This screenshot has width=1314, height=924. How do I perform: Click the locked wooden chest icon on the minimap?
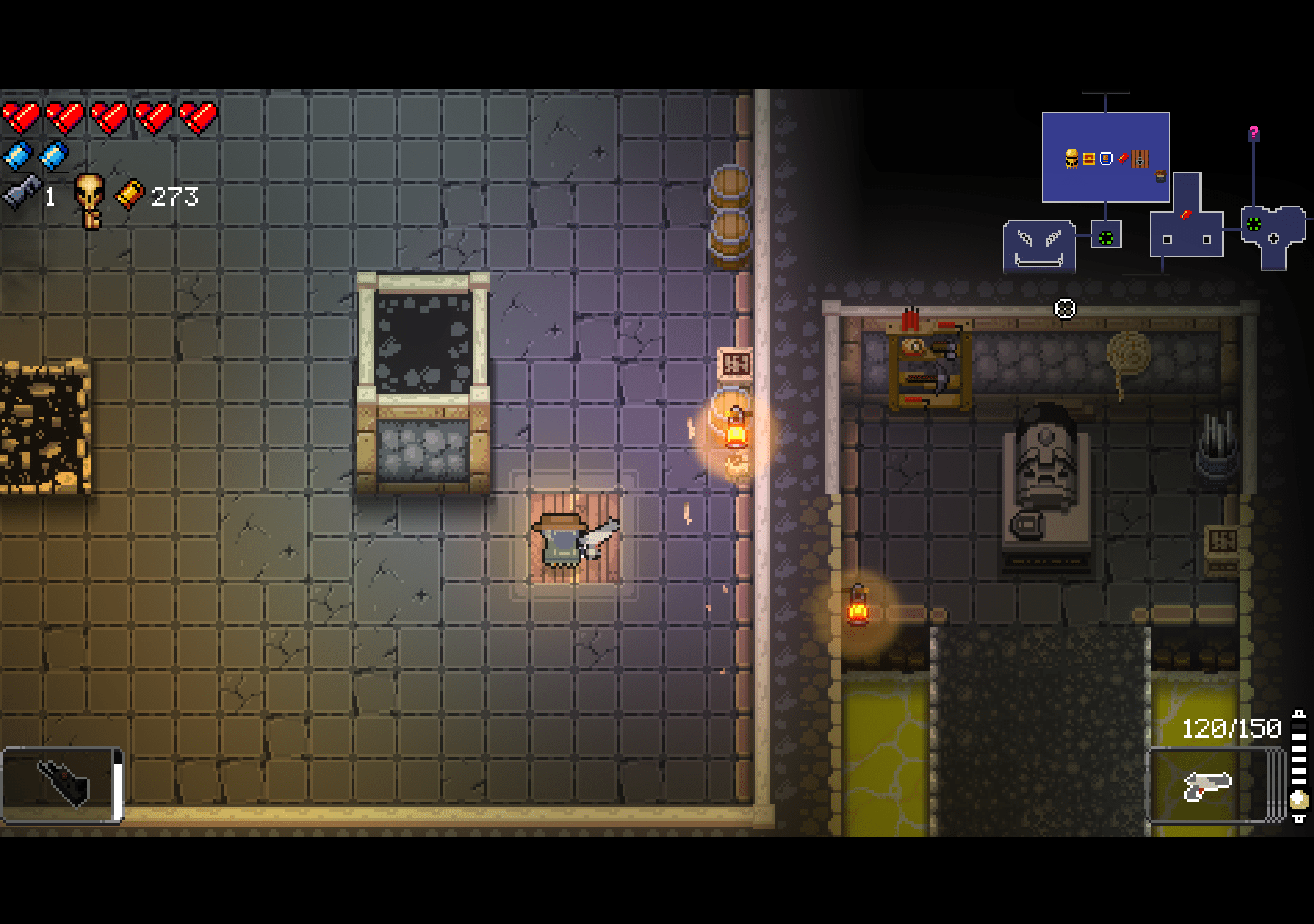1140,159
